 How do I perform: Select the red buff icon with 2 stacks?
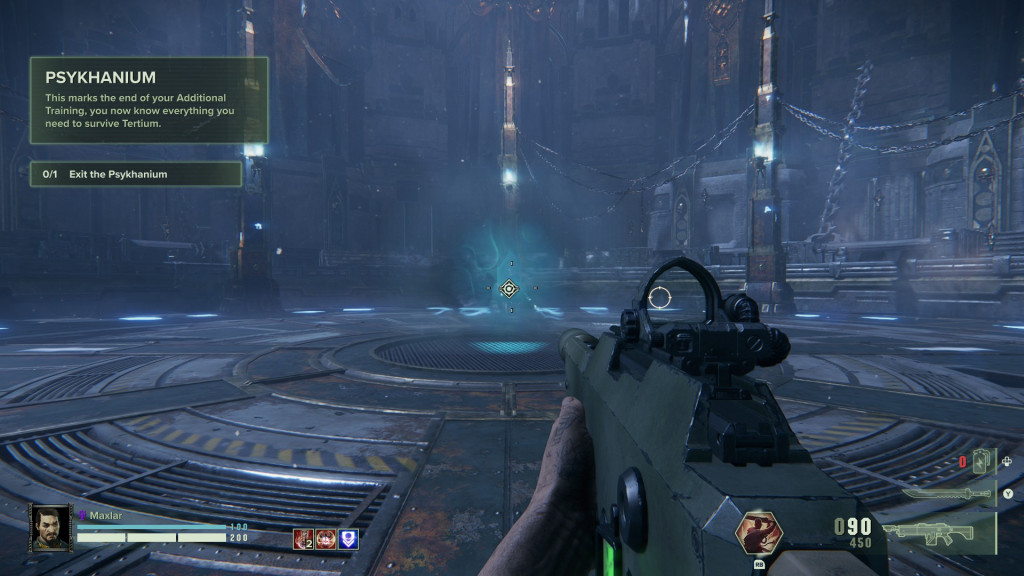tap(303, 539)
